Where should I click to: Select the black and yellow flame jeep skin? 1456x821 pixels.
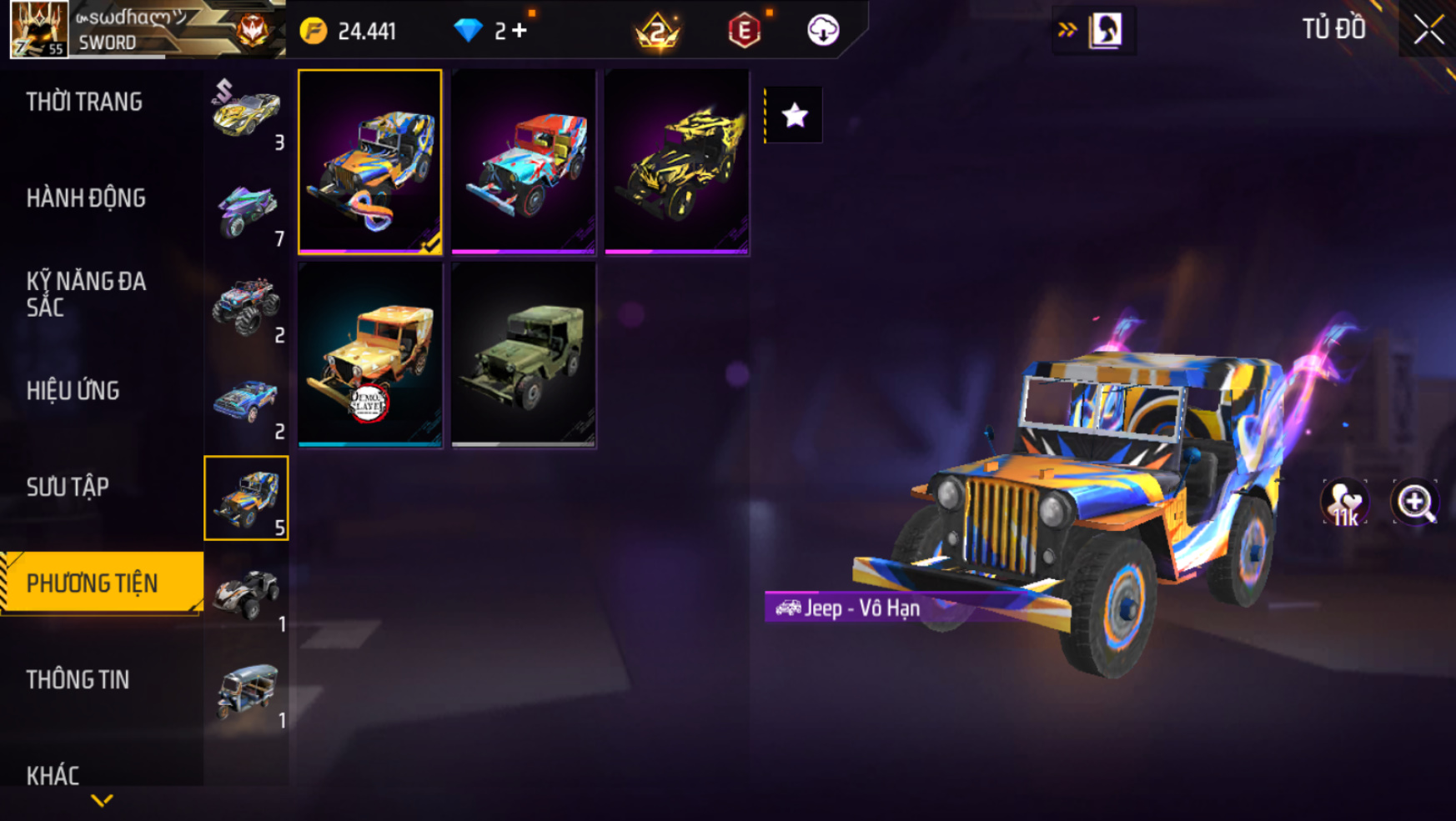pyautogui.click(x=676, y=162)
